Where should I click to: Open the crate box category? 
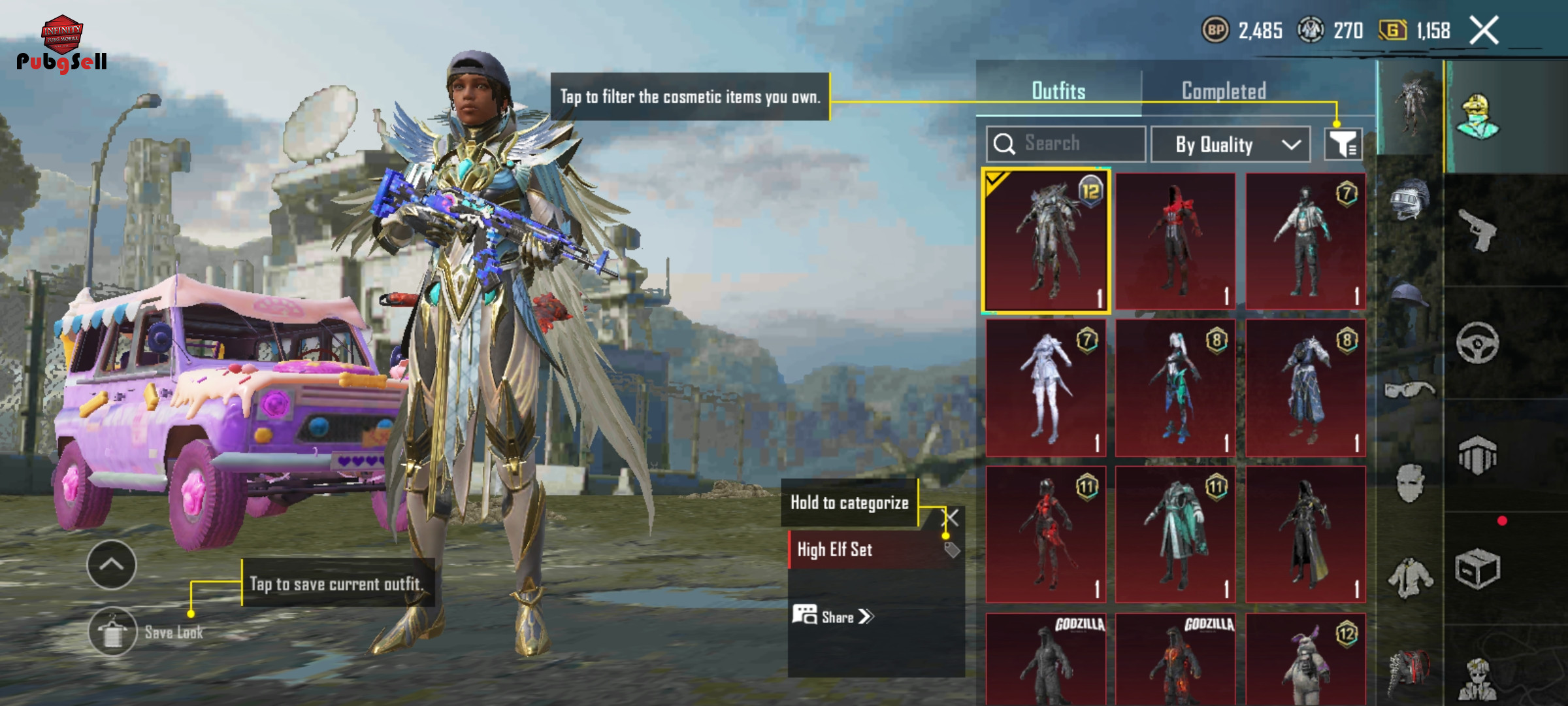click(1478, 569)
